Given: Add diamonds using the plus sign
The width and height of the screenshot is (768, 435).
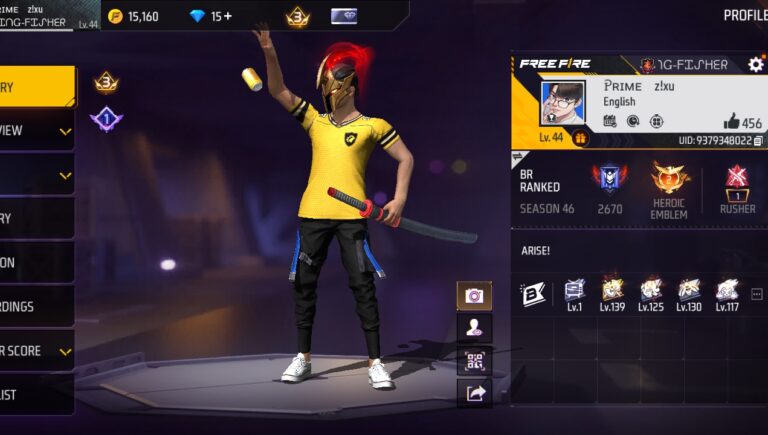Looking at the screenshot, I should [228, 16].
